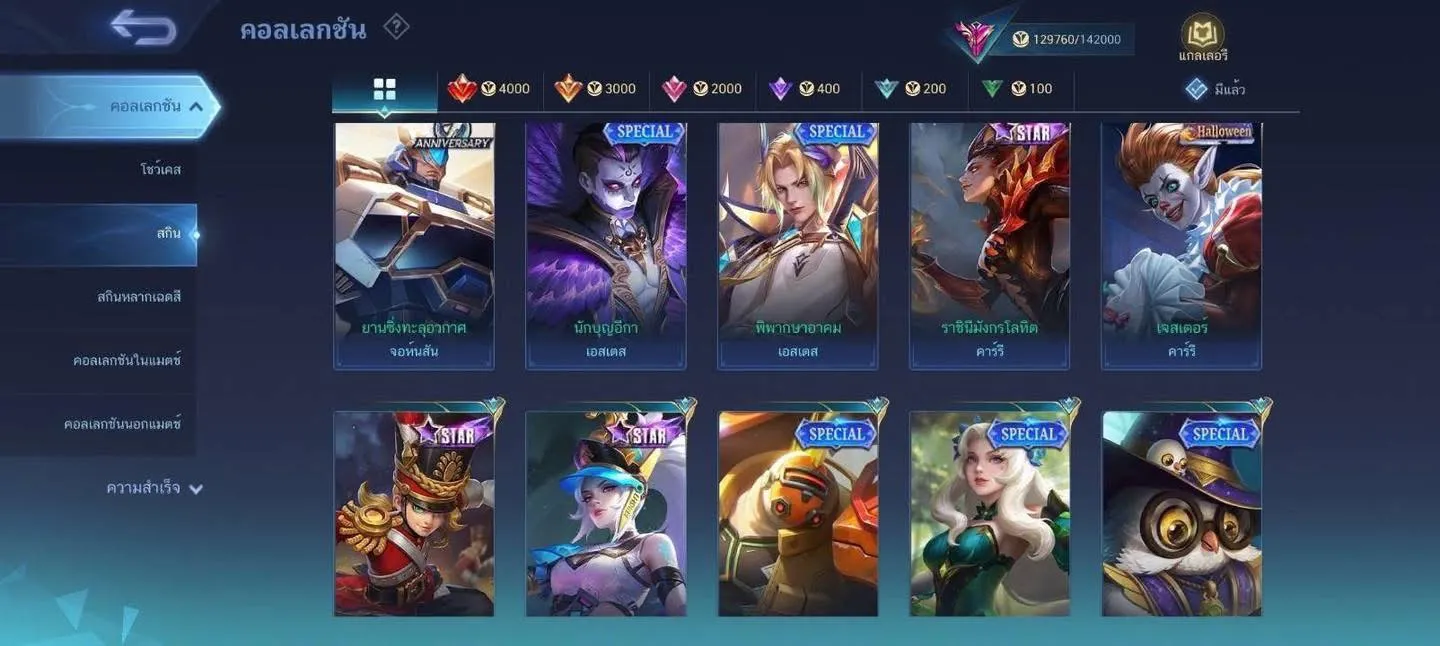Viewport: 1440px width, 646px height.
Task: Go back with the return arrow
Action: pos(143,27)
